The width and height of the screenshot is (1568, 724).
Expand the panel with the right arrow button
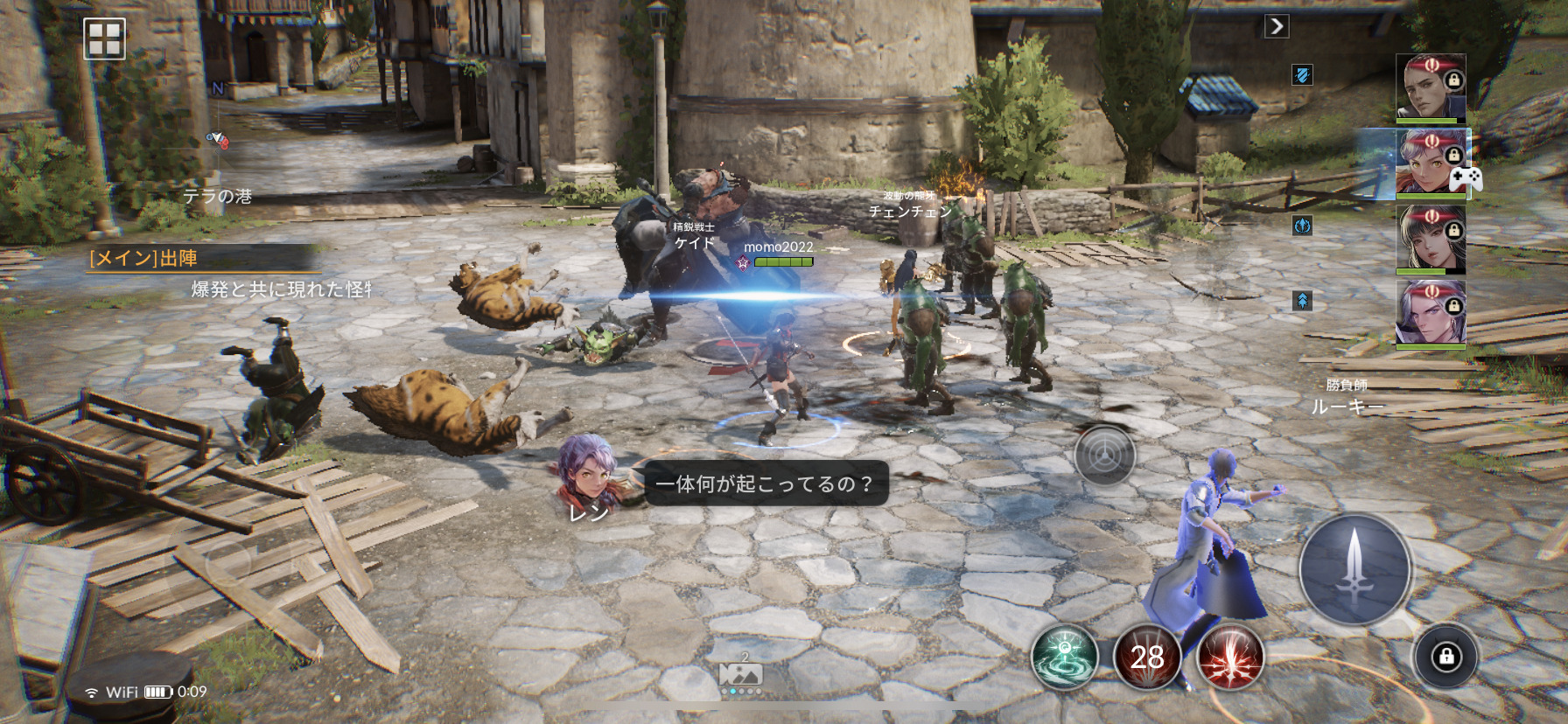pyautogui.click(x=1277, y=26)
